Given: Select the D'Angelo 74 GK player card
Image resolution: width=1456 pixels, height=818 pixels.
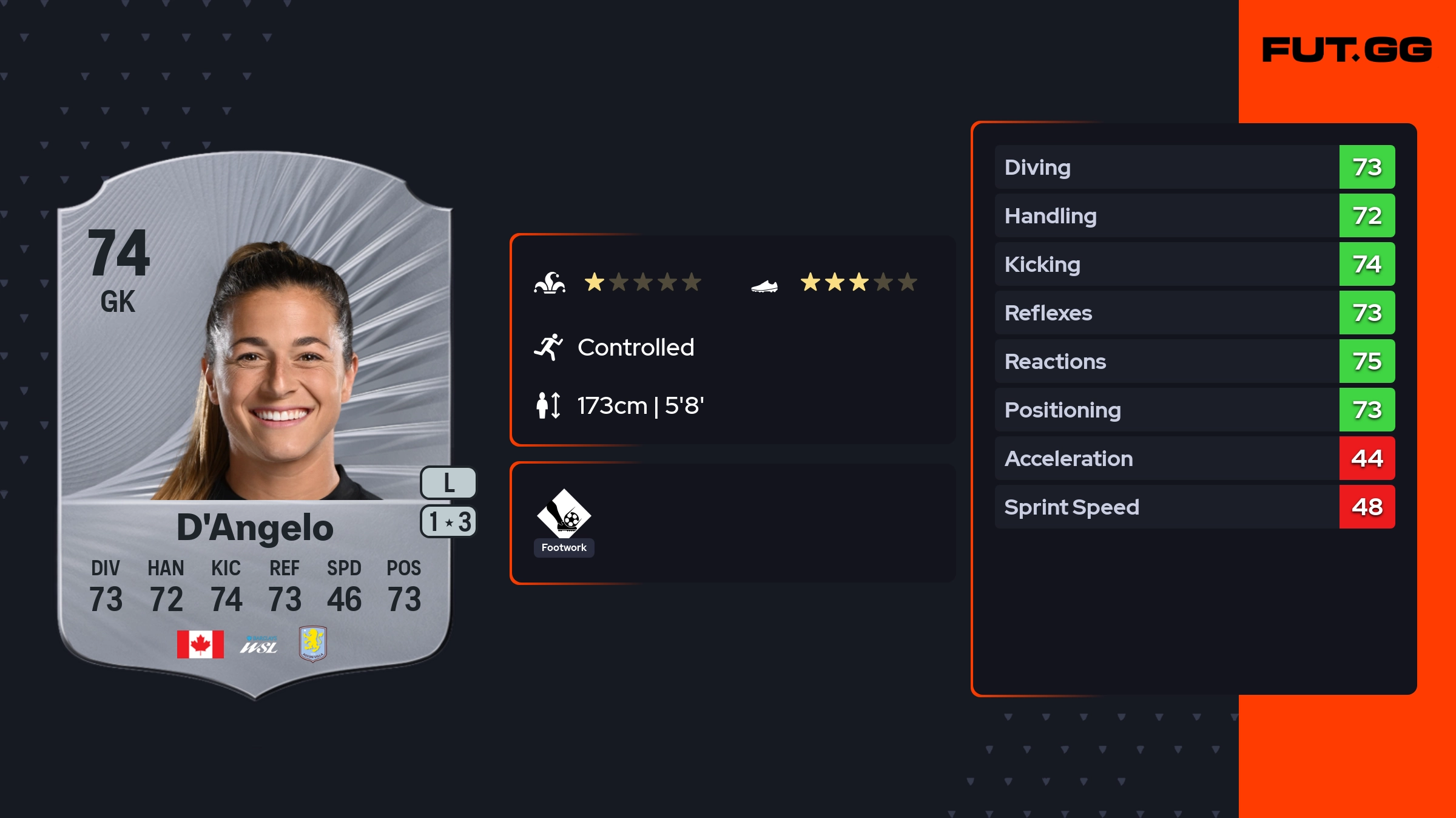Looking at the screenshot, I should pos(255,425).
